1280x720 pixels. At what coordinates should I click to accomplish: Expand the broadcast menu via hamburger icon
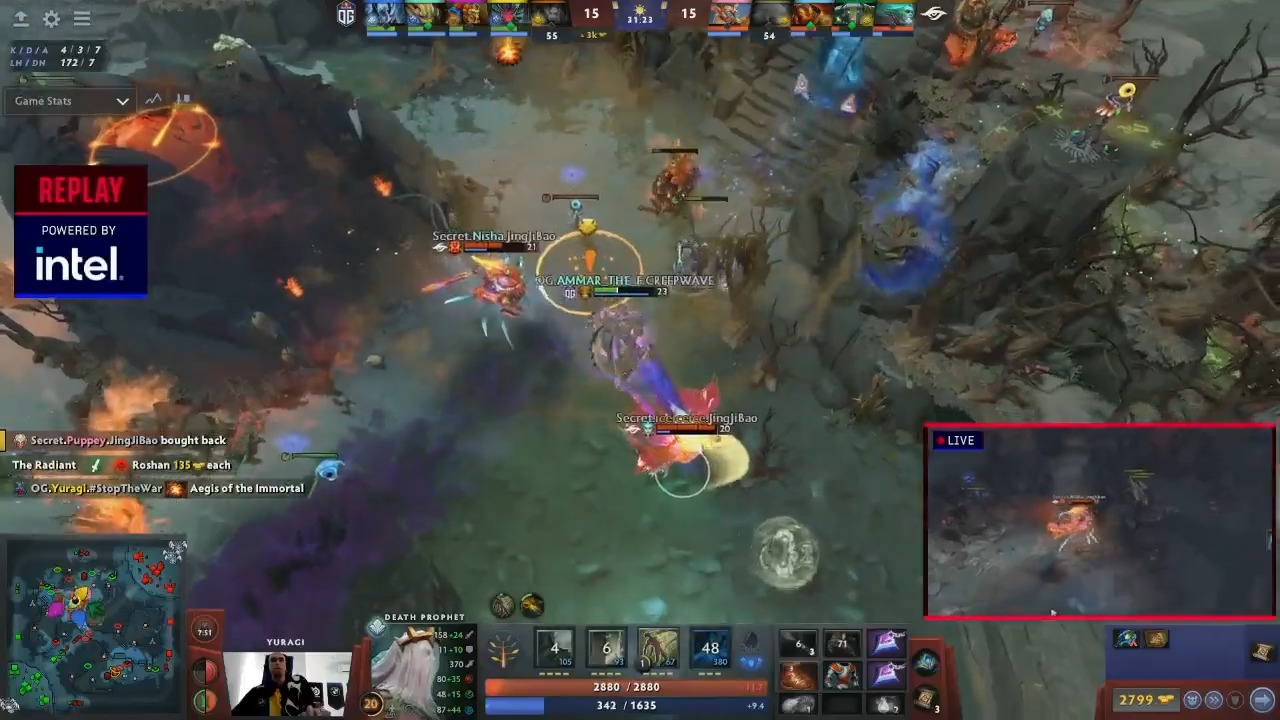point(82,19)
